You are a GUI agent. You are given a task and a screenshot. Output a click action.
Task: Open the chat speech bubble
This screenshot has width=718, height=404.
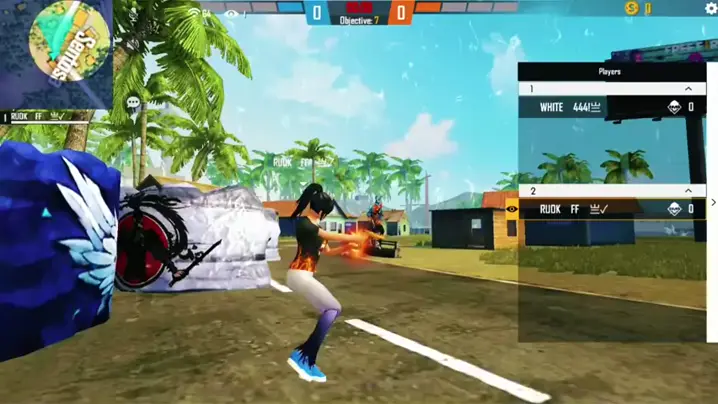tap(132, 102)
